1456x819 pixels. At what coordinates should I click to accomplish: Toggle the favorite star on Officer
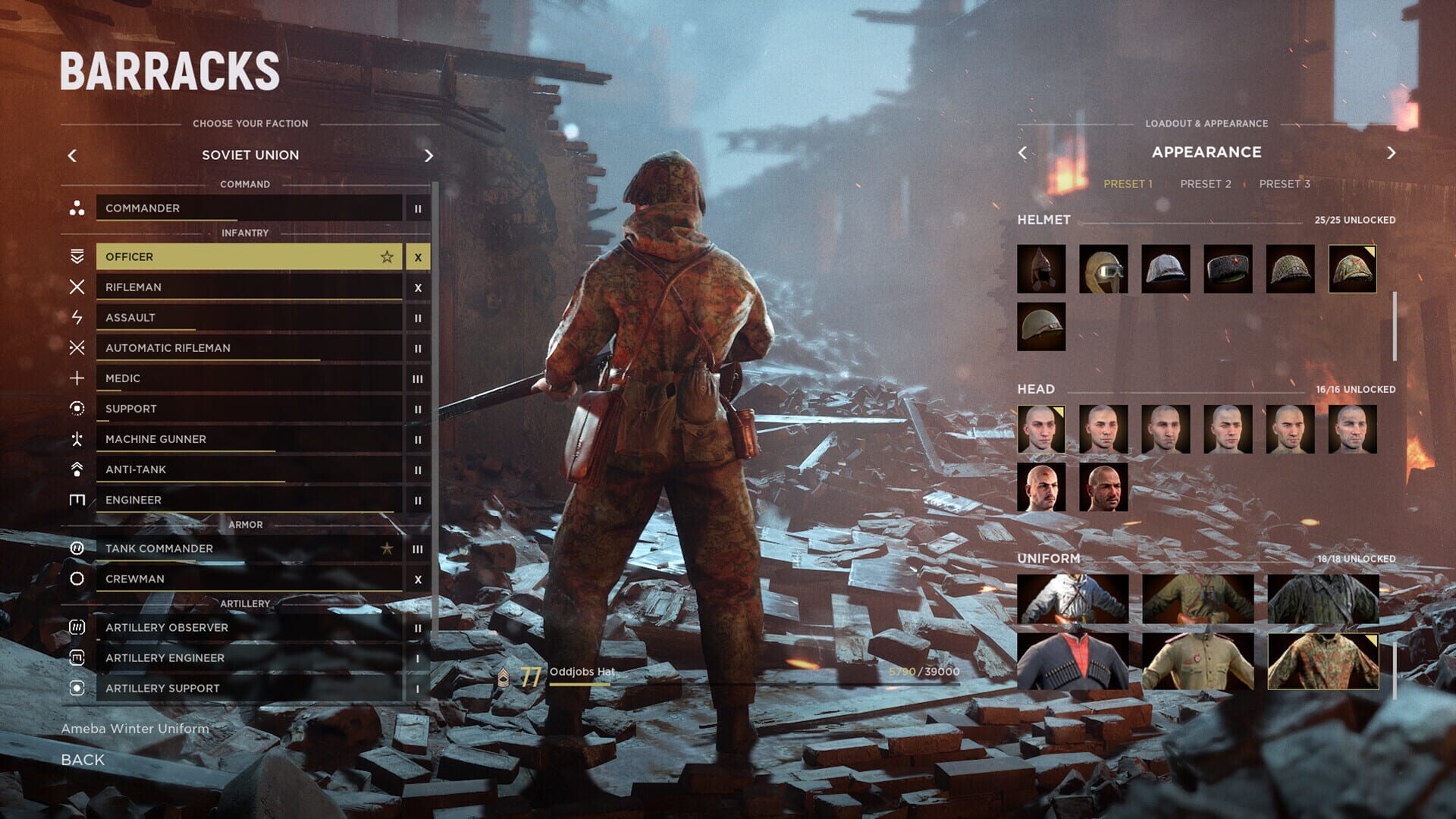387,256
